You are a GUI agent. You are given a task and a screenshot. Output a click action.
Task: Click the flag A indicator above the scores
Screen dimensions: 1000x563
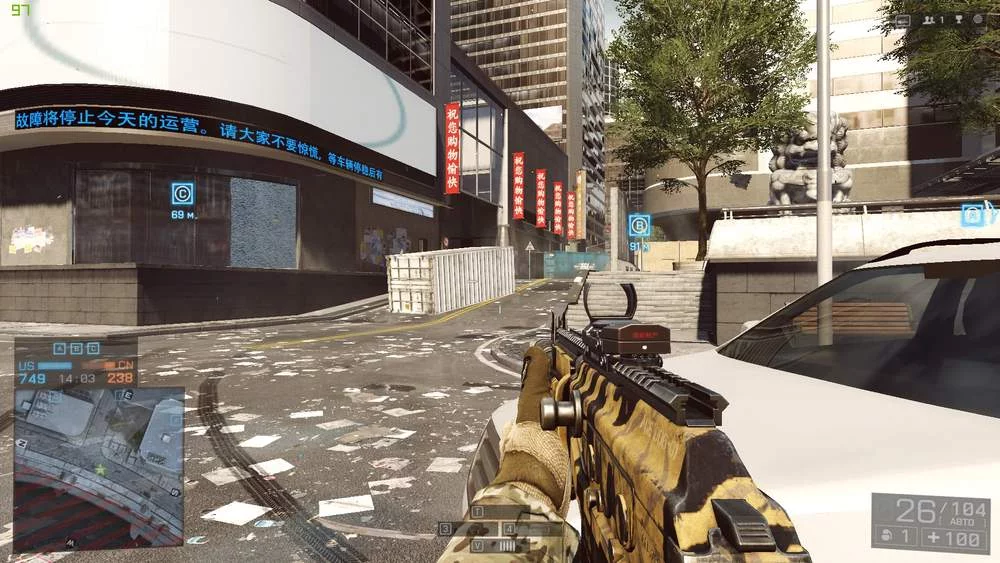point(59,348)
